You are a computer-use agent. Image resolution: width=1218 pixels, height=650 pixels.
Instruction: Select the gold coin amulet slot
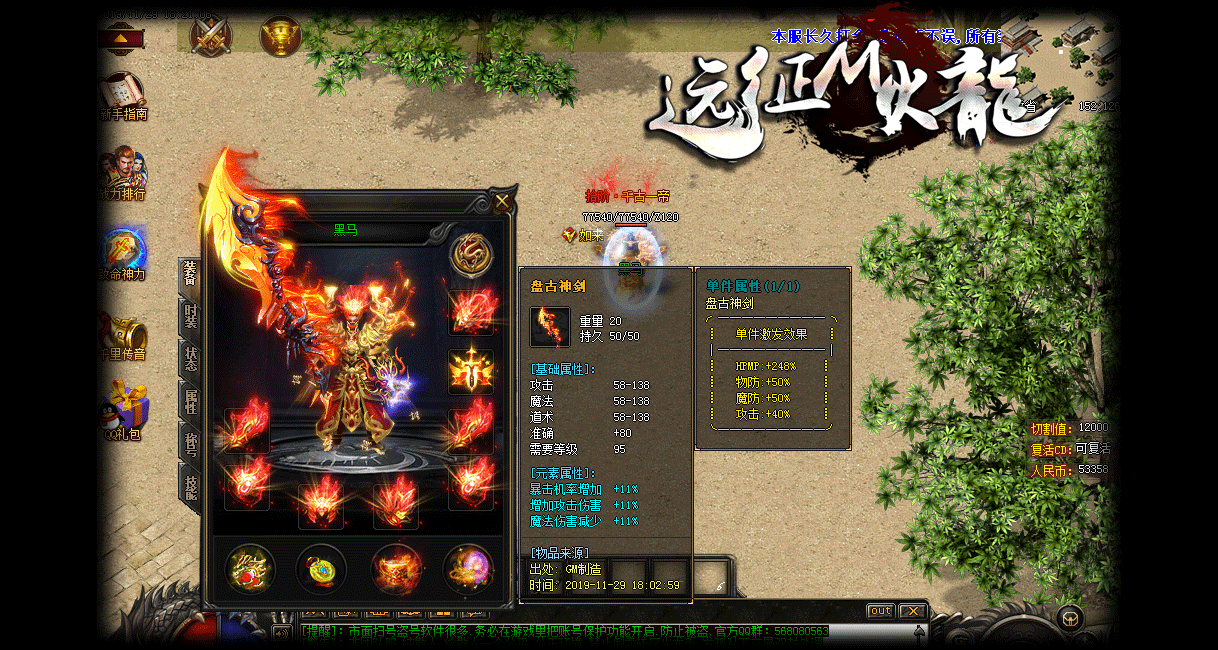pyautogui.click(x=322, y=569)
